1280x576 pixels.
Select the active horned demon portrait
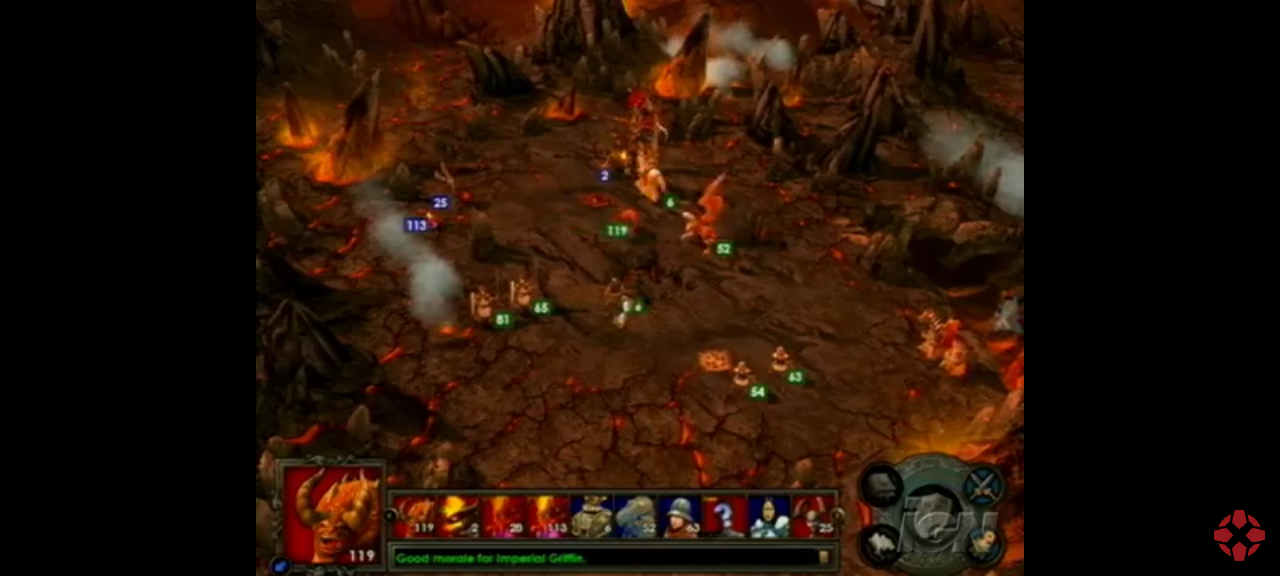click(331, 514)
